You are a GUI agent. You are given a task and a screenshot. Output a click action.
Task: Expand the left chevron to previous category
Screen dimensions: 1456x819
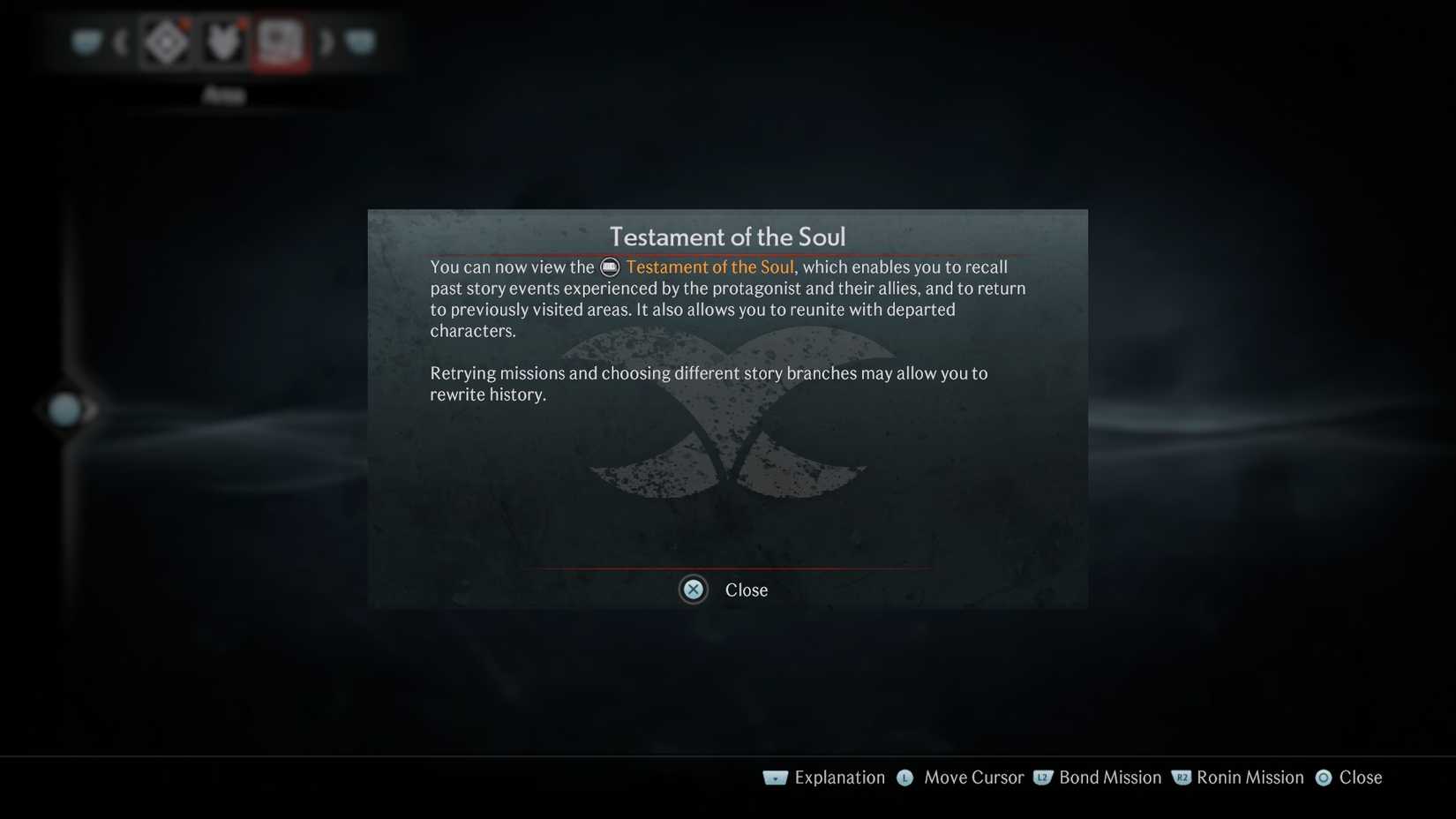pos(120,42)
